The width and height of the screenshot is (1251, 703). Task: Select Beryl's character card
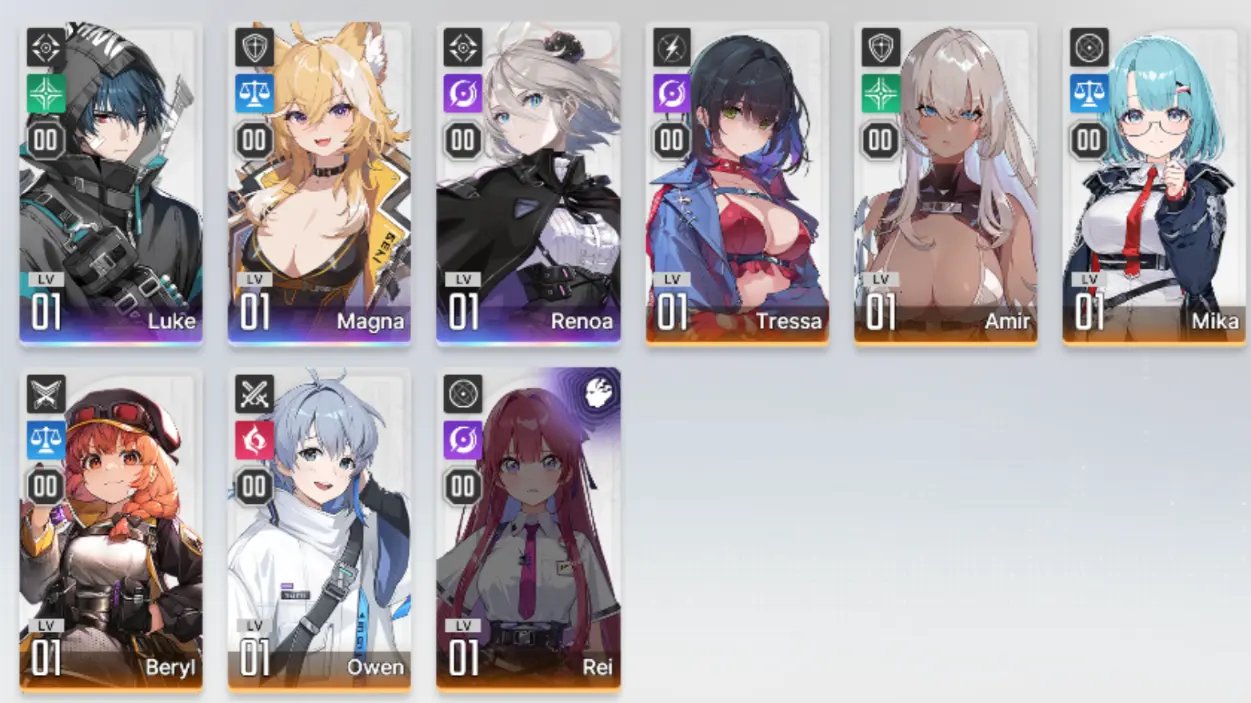click(111, 530)
